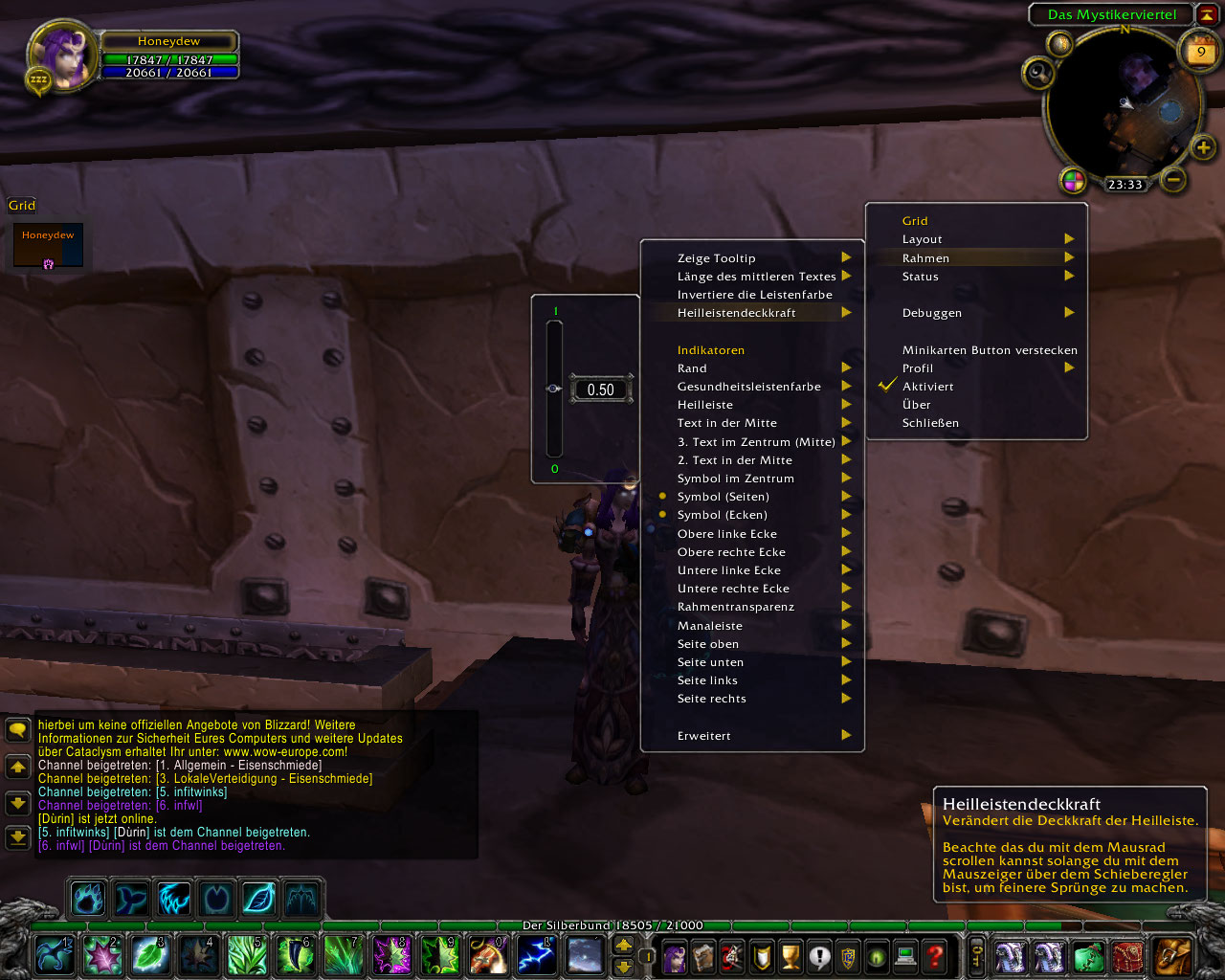Choose Schließen to close the Grid menu
Viewport: 1225px width, 980px height.
click(x=930, y=423)
